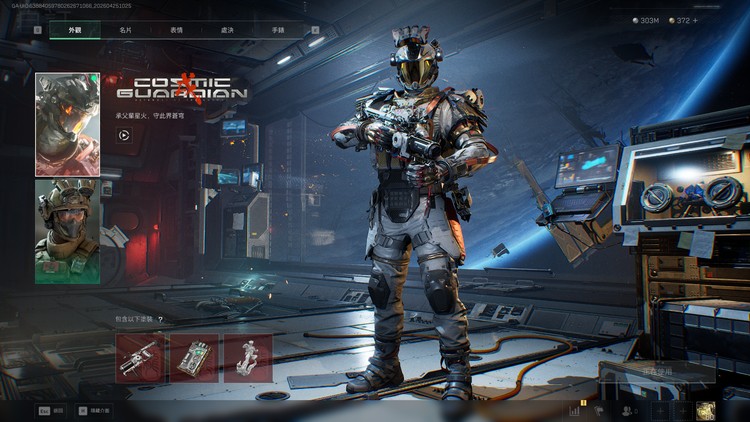Open the bar chart stats icon
This screenshot has width=750, height=422.
pyautogui.click(x=575, y=410)
